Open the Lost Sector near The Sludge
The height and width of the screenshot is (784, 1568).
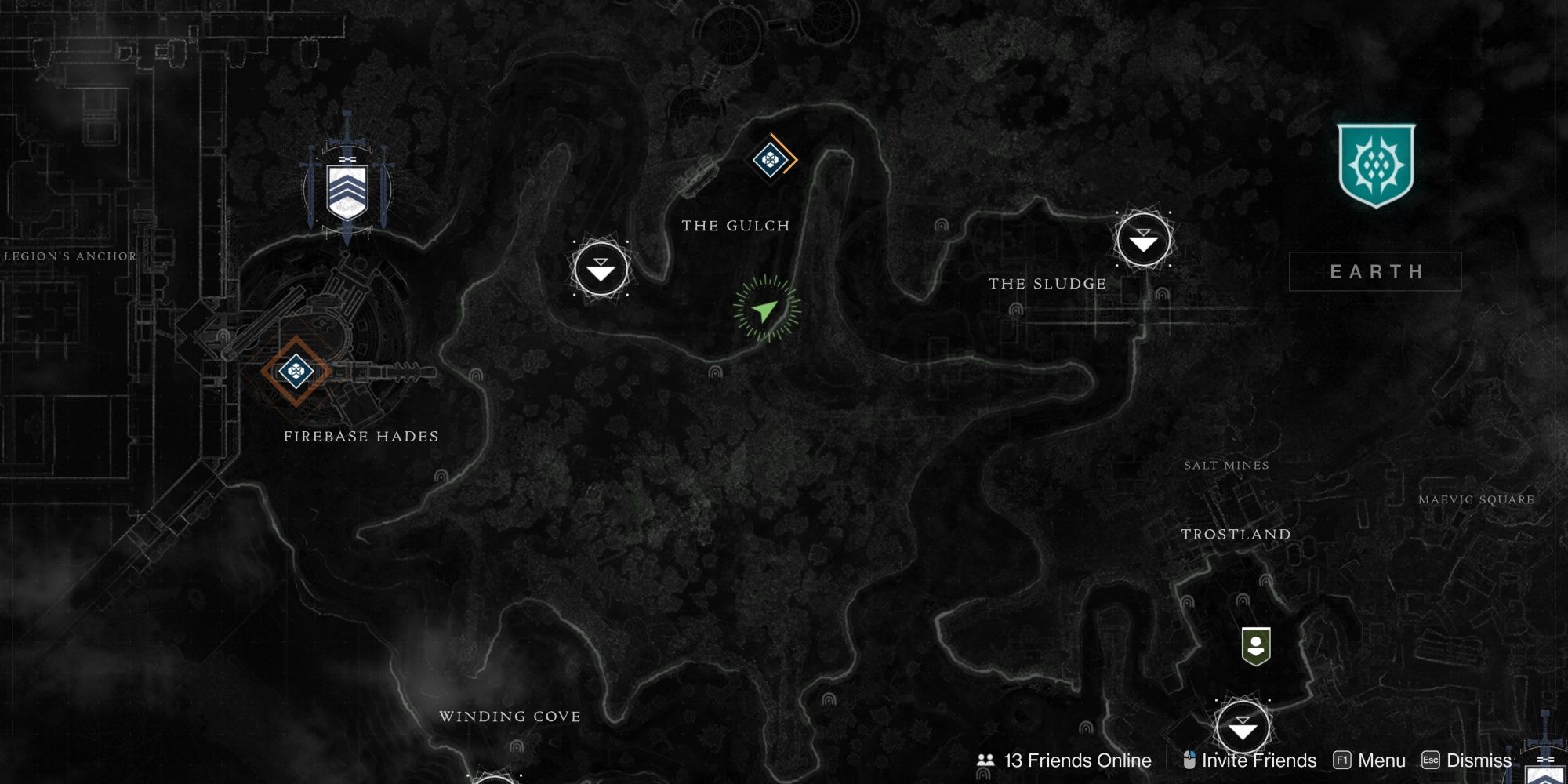click(1143, 240)
